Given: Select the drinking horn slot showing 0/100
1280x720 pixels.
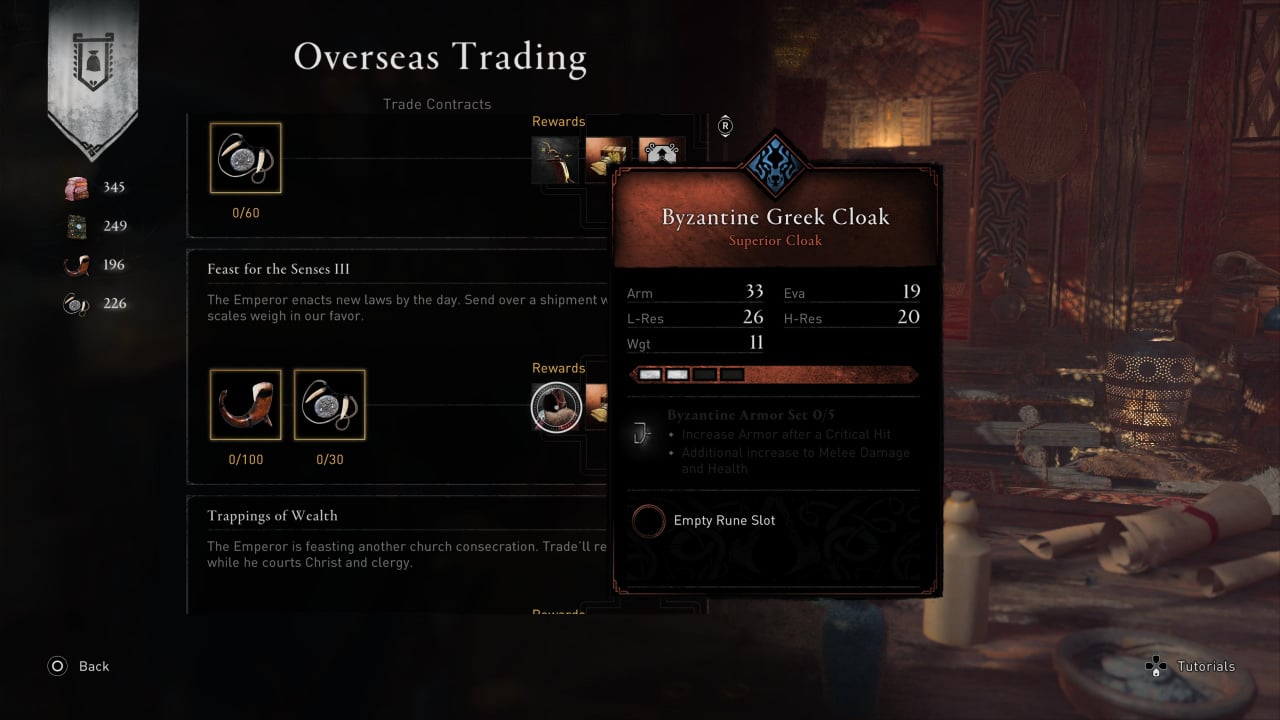Looking at the screenshot, I should (246, 405).
